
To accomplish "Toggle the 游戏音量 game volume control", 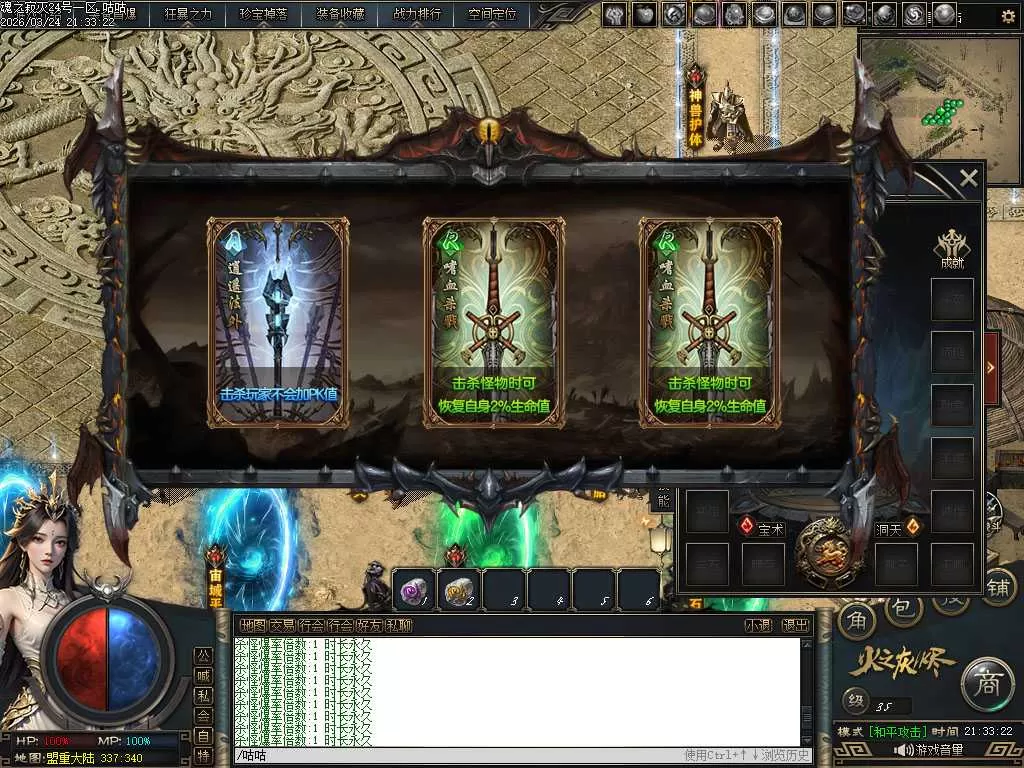I will click(928, 749).
